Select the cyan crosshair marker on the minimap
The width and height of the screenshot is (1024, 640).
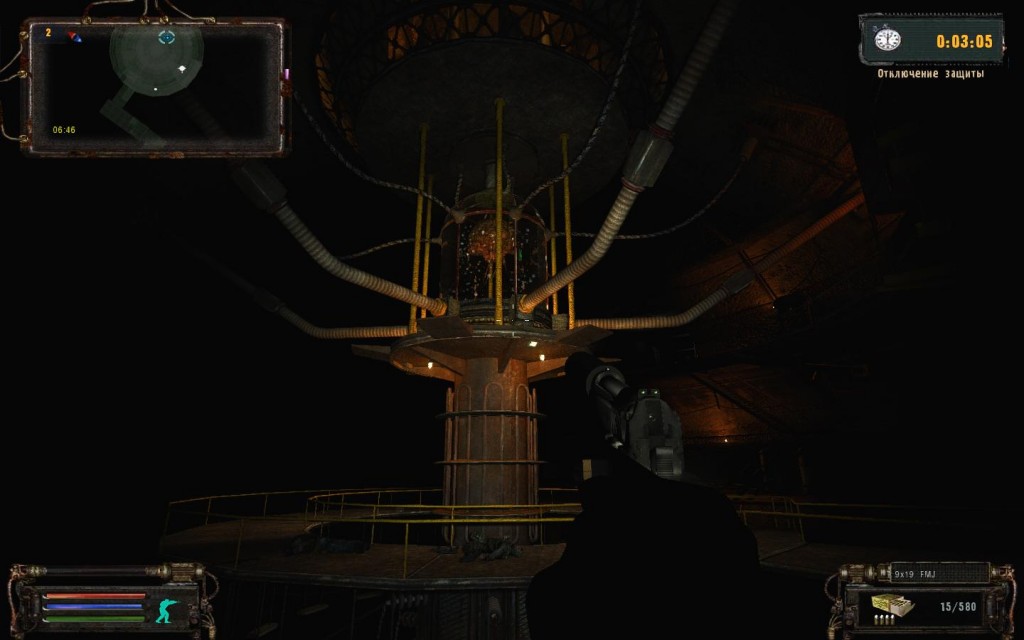166,37
